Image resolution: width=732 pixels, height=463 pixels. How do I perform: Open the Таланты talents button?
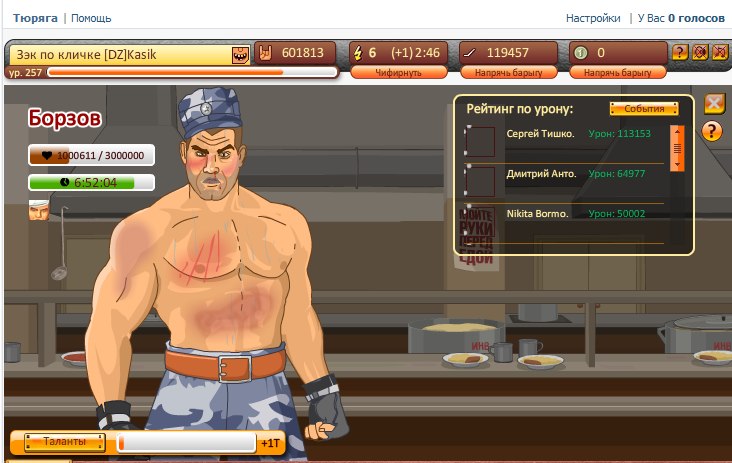click(60, 441)
